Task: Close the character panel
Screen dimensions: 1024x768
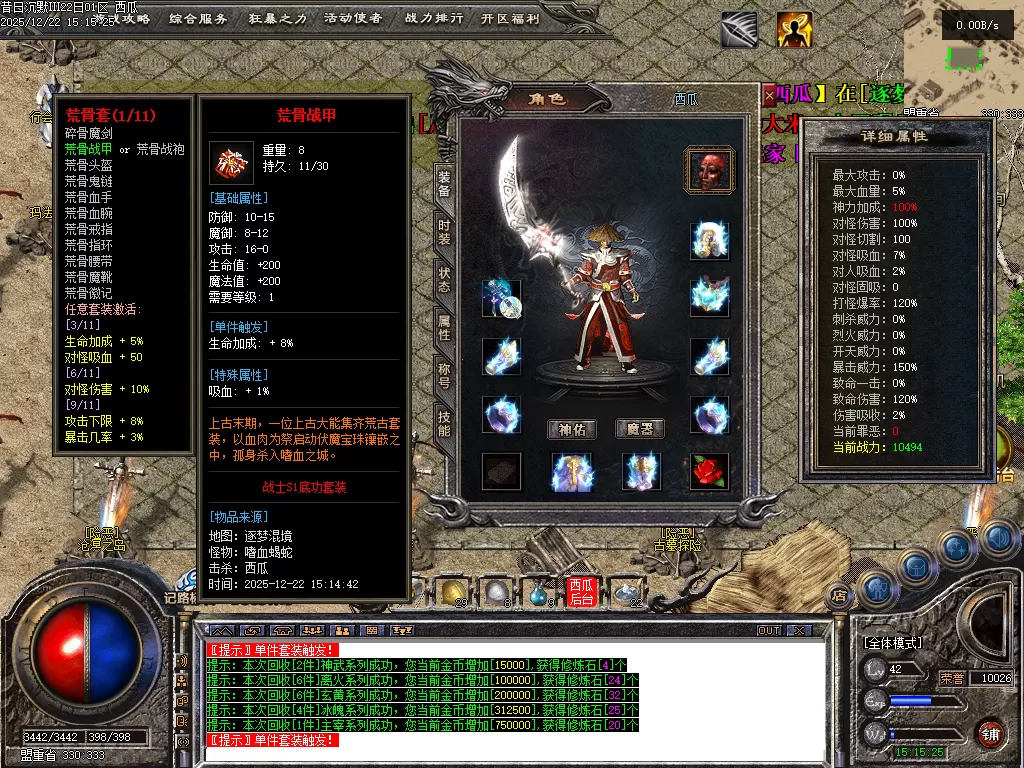Action: (x=769, y=96)
